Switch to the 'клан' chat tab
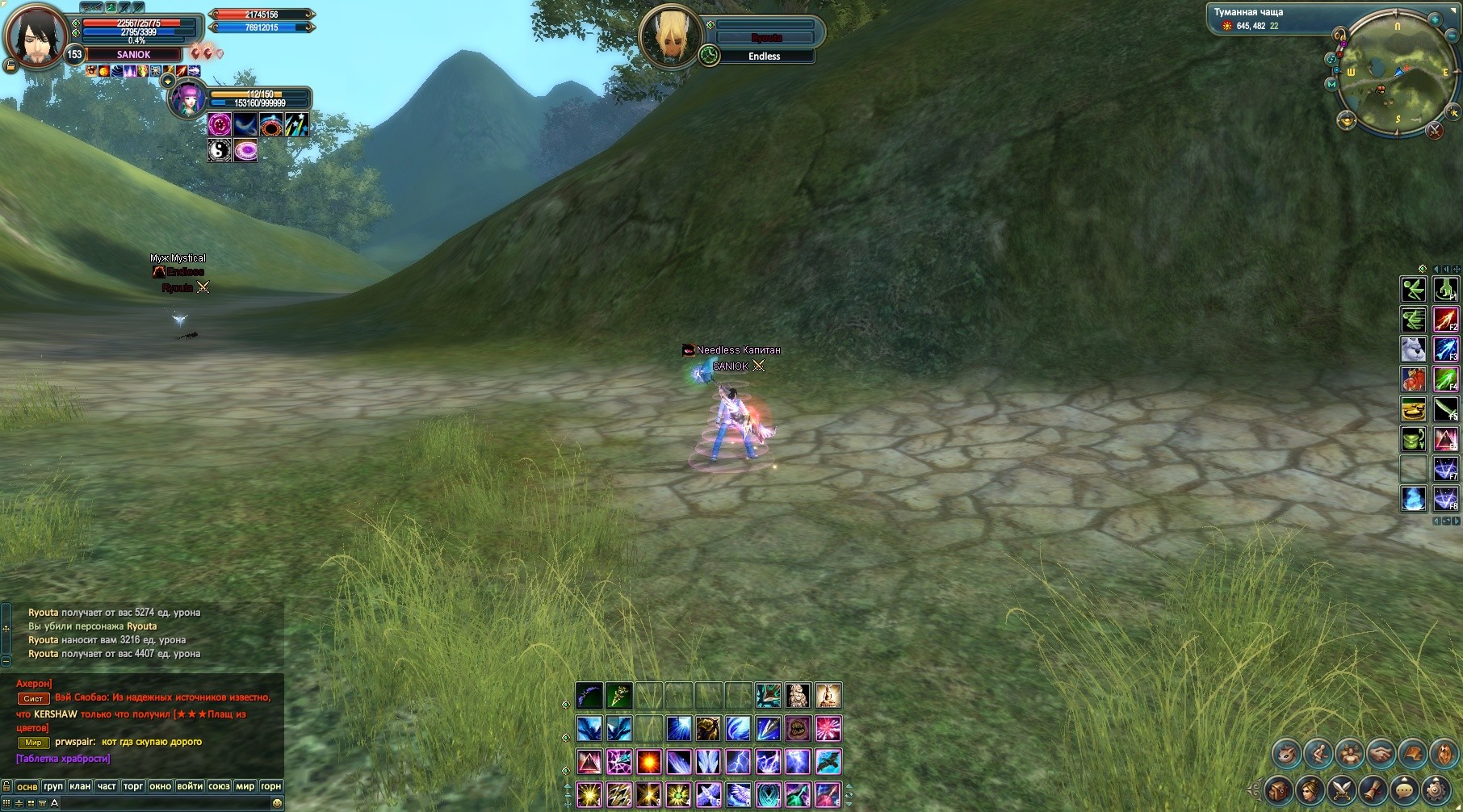 [x=80, y=786]
